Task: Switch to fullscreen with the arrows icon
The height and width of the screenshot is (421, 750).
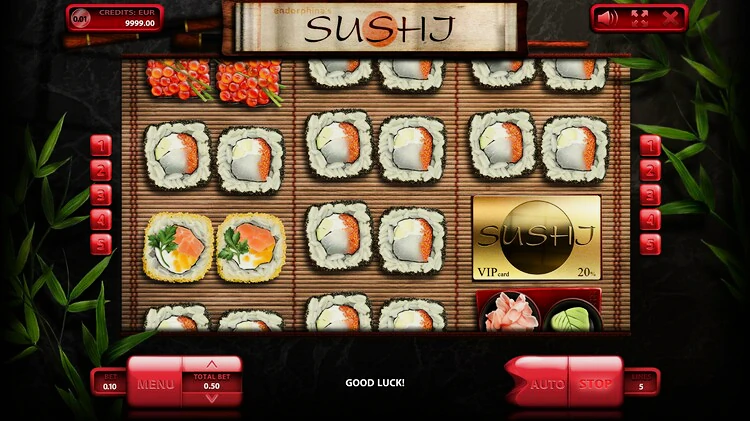Action: (640, 17)
